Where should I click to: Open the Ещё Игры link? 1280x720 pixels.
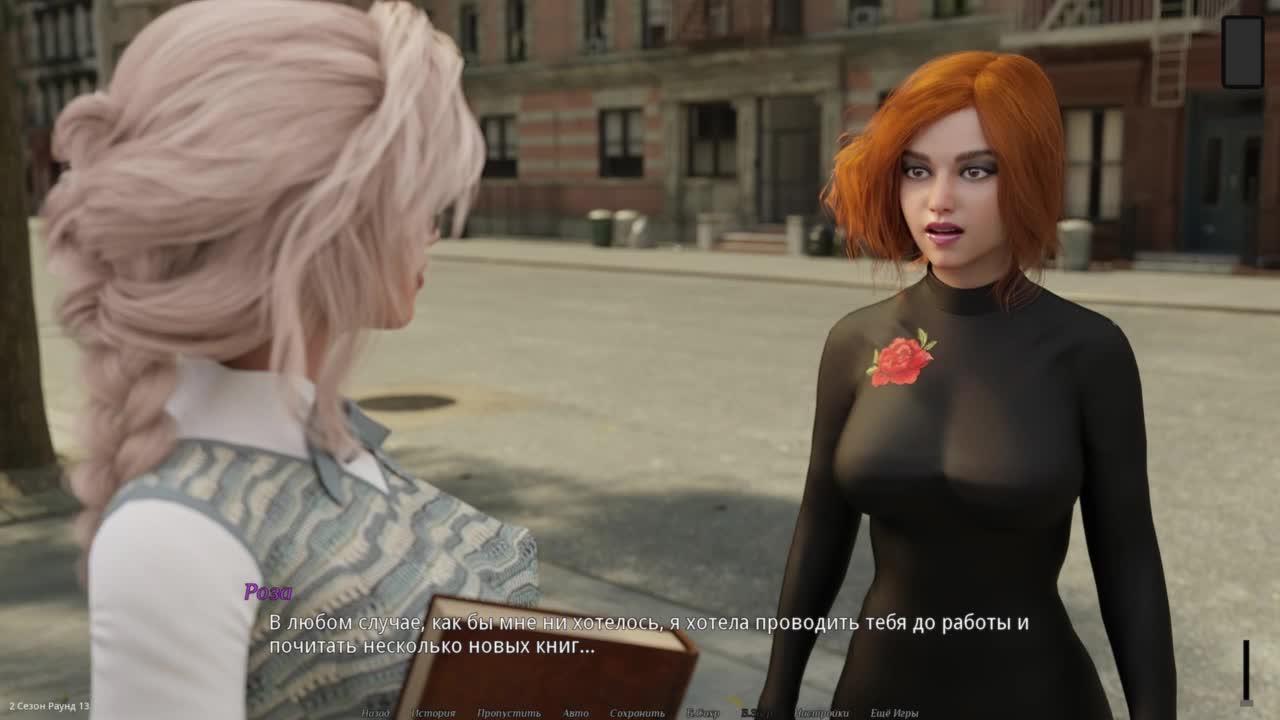894,713
